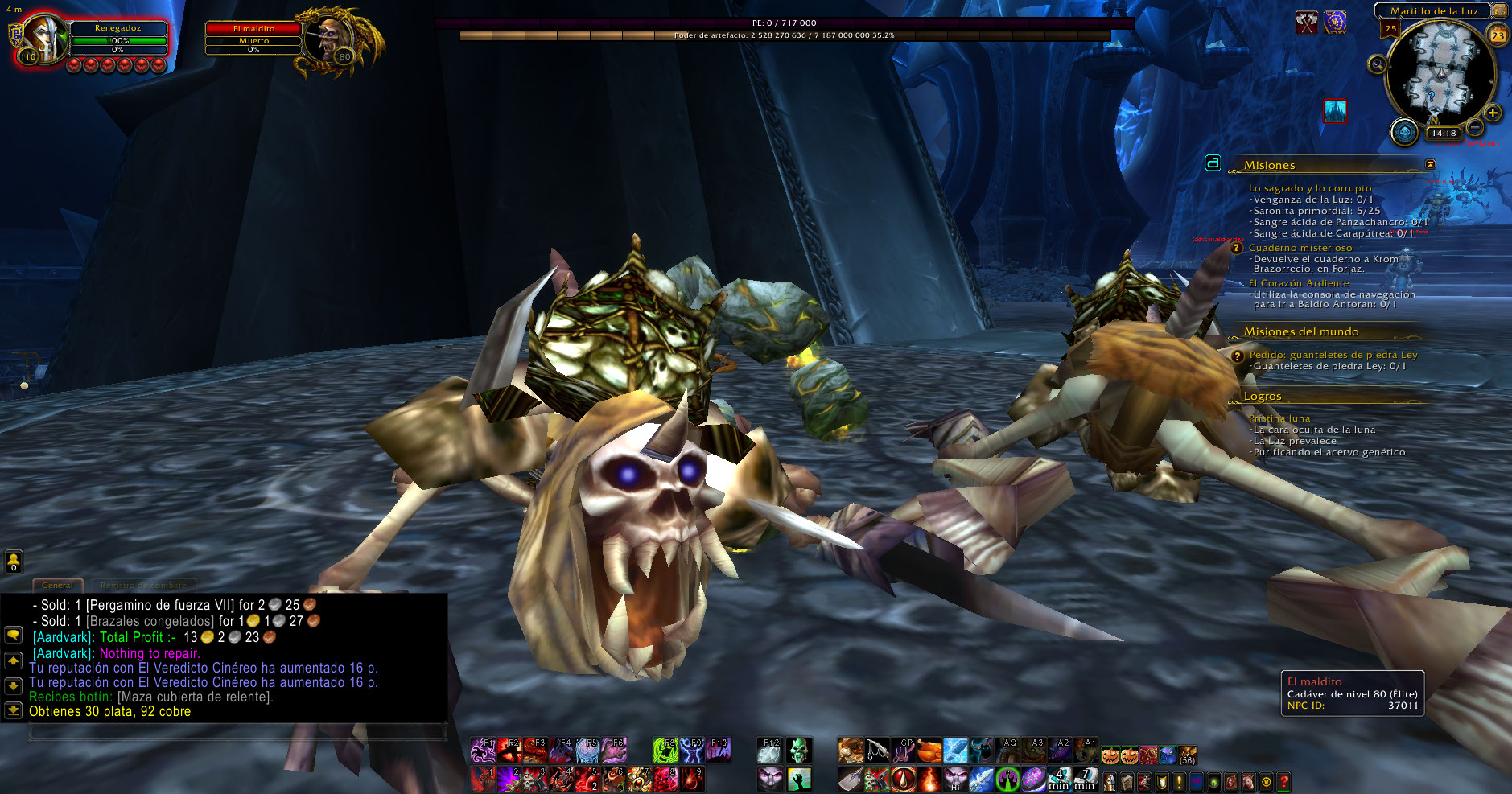Open the calendar showing day 23

click(1498, 35)
